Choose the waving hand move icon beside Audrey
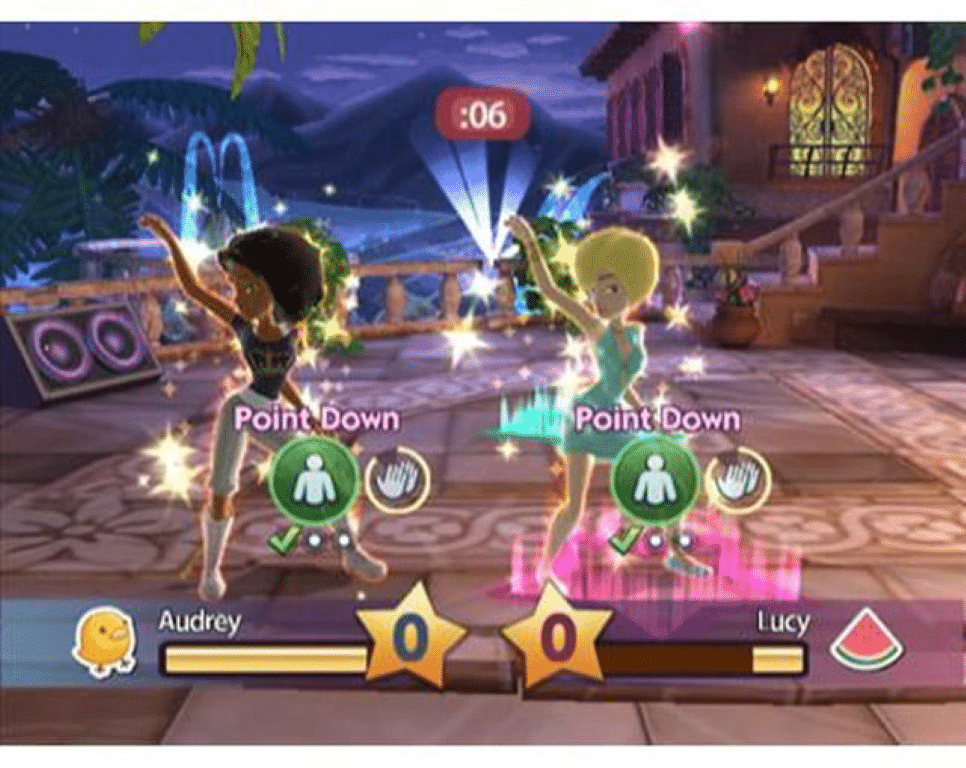The image size is (966, 768). click(x=396, y=479)
